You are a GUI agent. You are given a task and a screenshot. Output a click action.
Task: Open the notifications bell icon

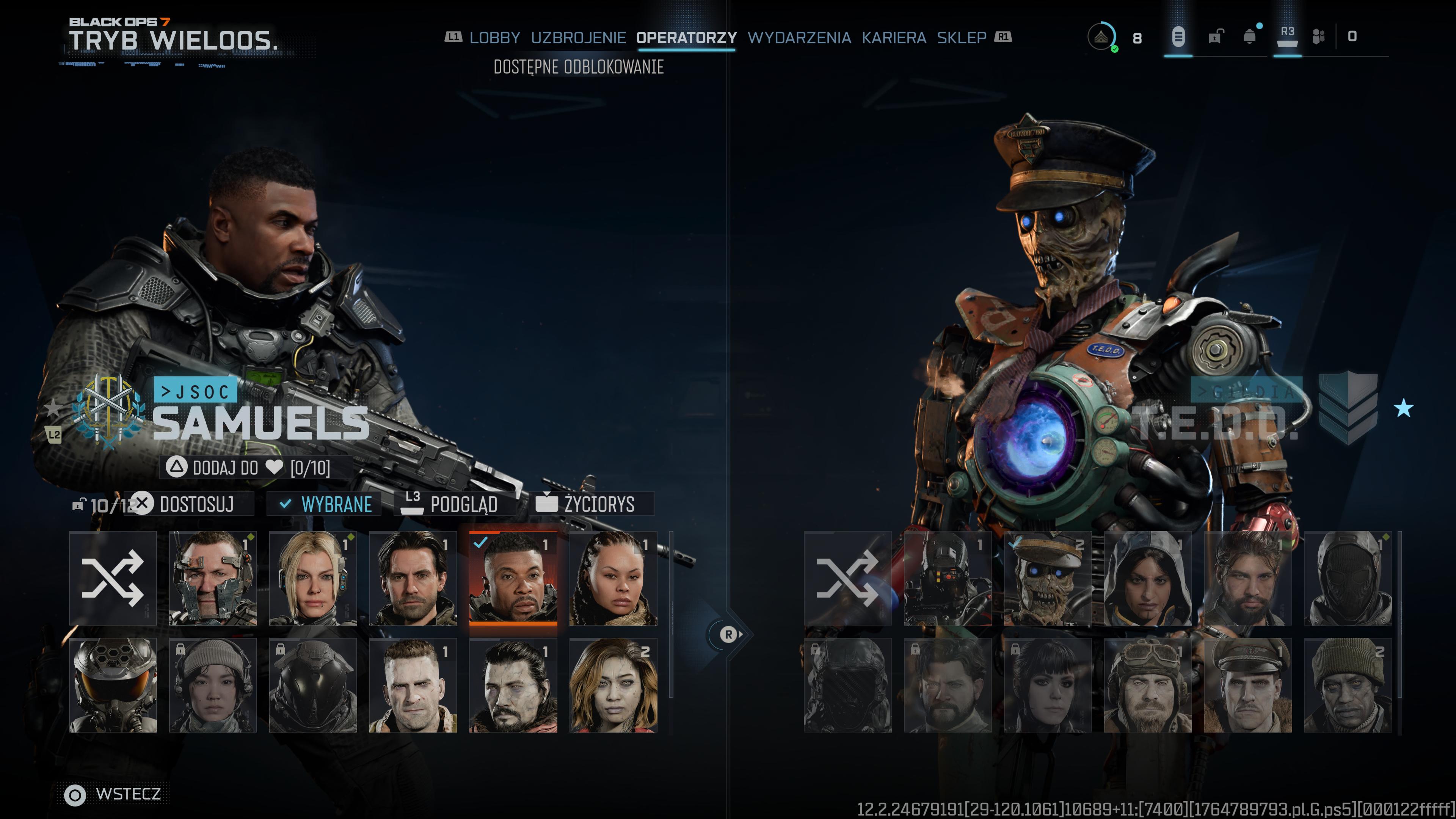(1250, 37)
